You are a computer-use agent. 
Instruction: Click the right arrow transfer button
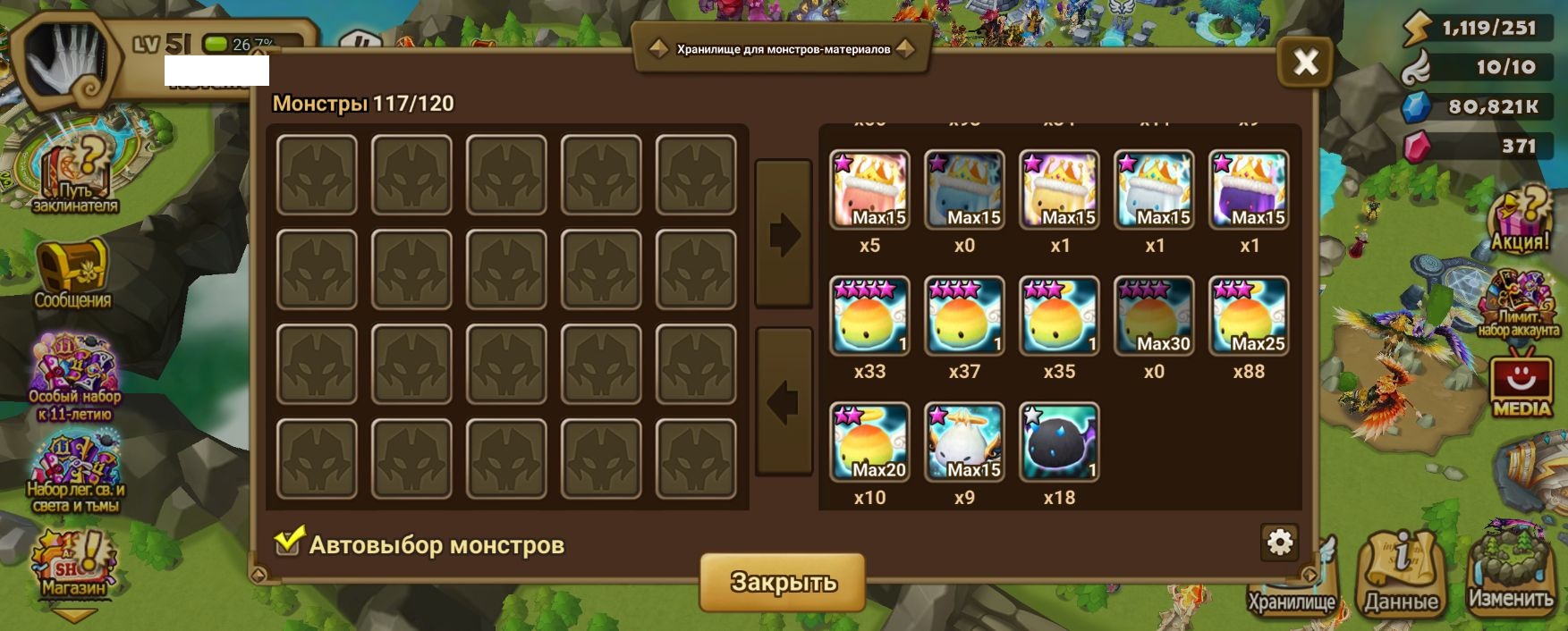point(784,235)
